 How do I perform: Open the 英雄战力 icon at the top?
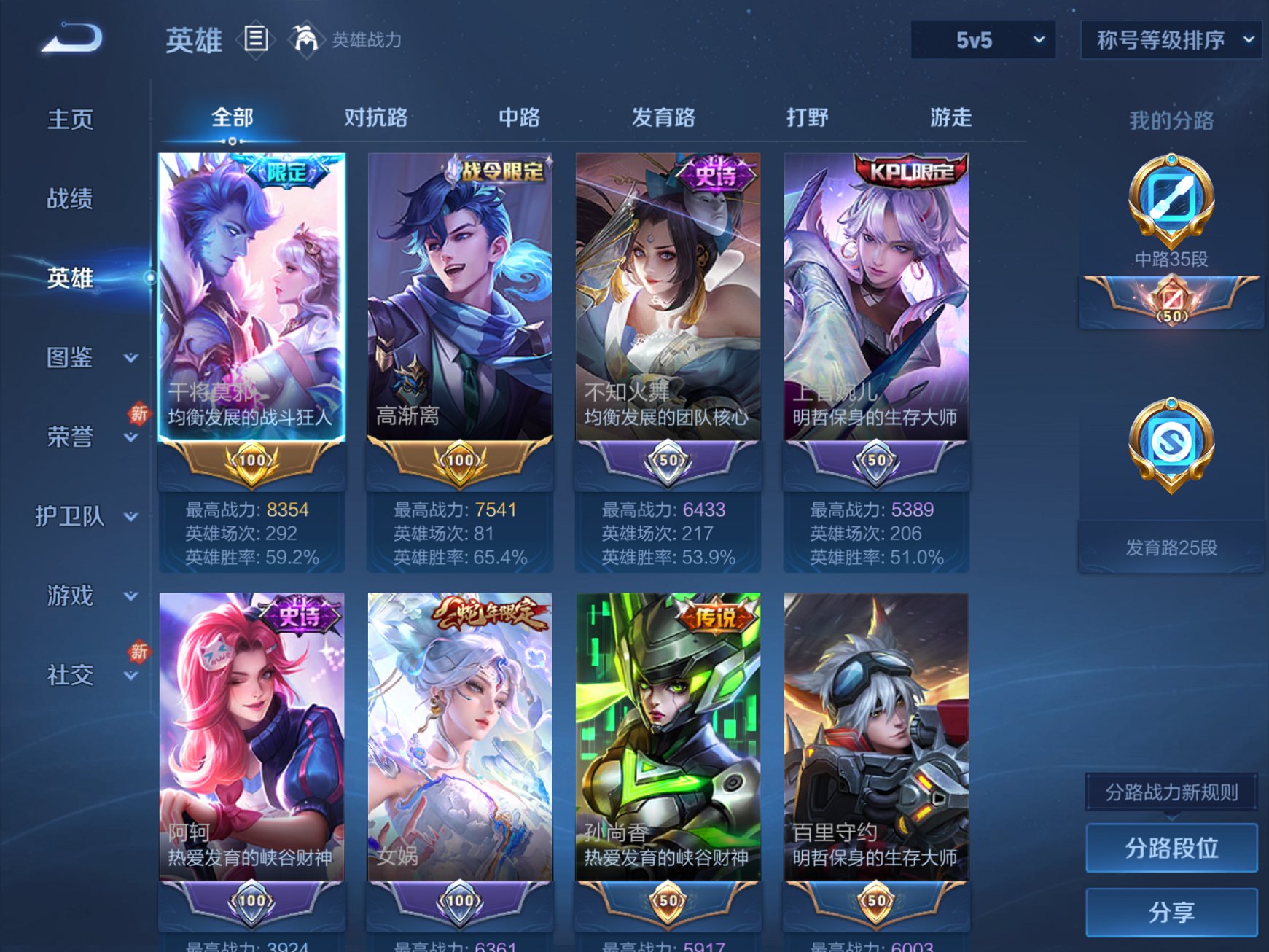pyautogui.click(x=307, y=38)
